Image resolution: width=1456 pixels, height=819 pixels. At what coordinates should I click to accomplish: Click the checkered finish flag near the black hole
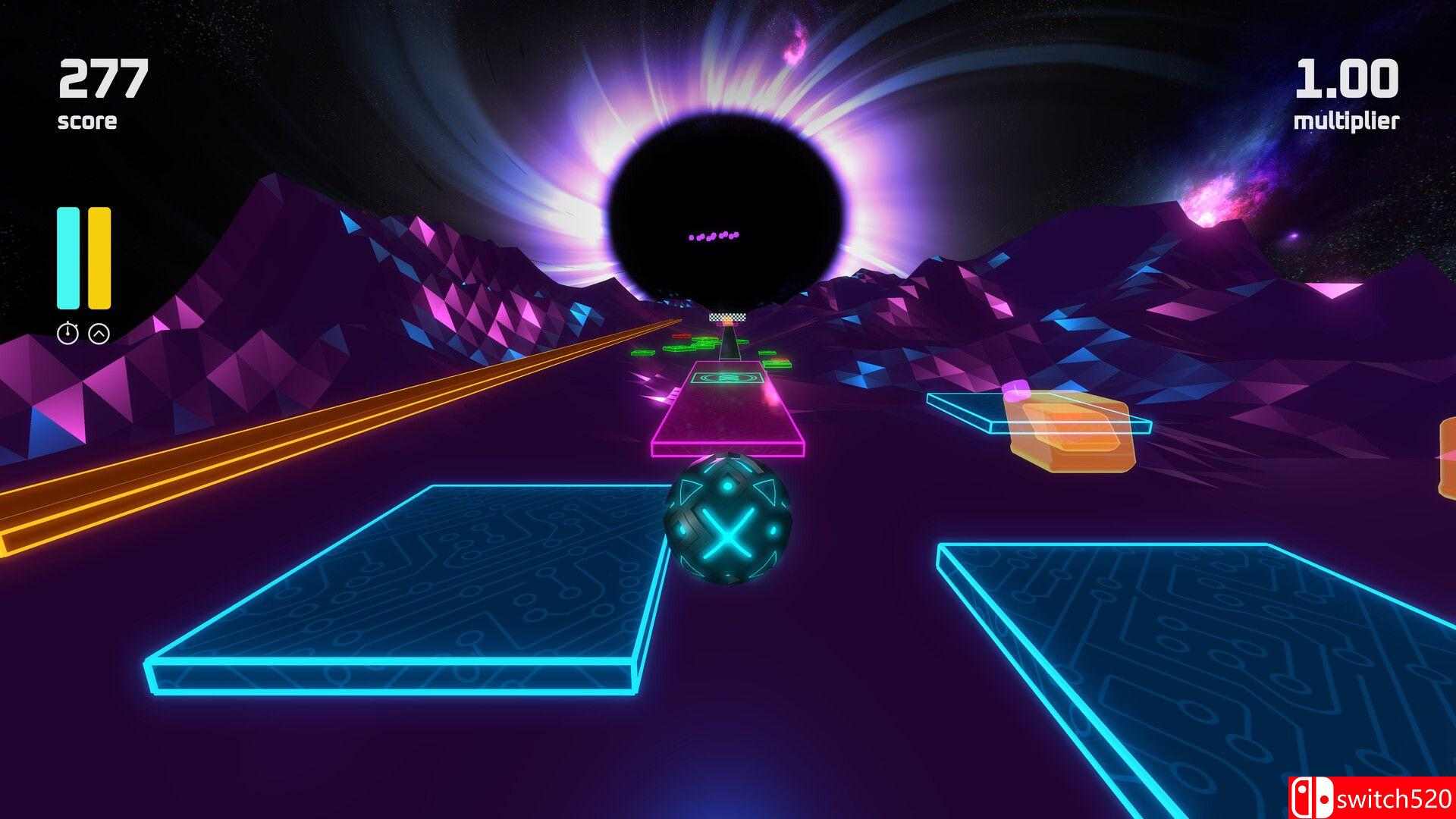pyautogui.click(x=728, y=317)
